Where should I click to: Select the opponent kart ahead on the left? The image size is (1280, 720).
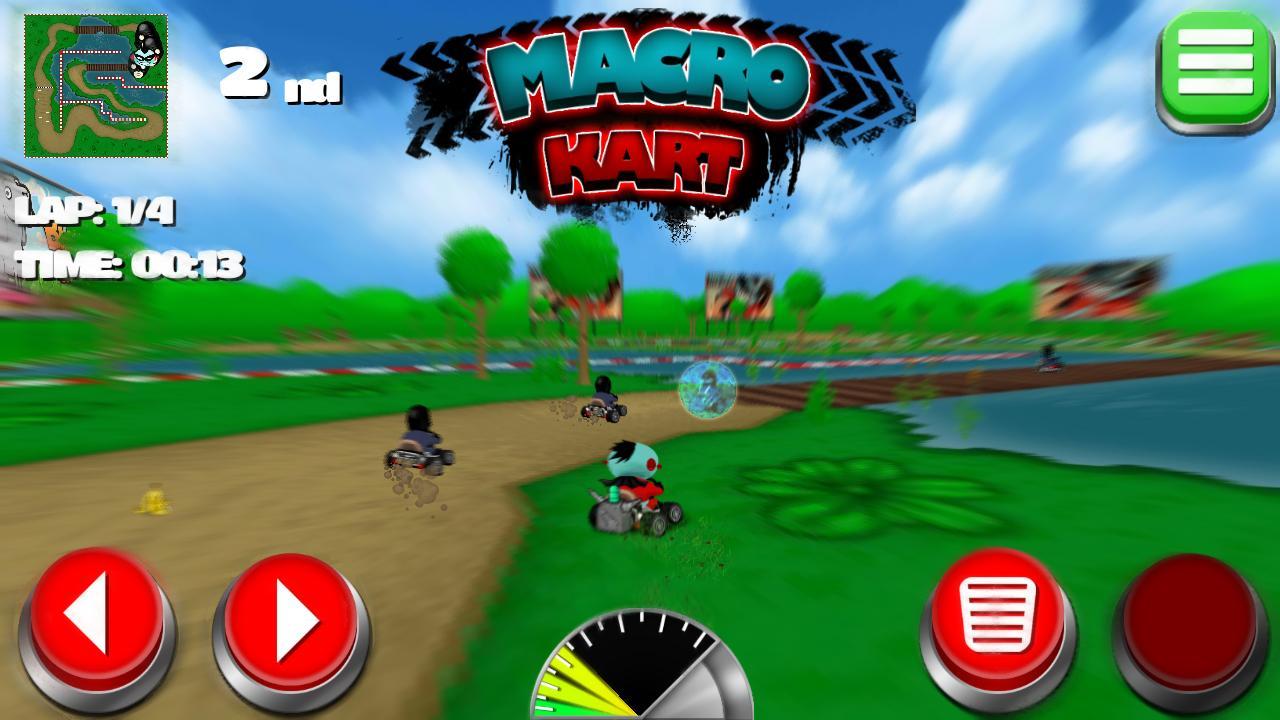point(420,450)
